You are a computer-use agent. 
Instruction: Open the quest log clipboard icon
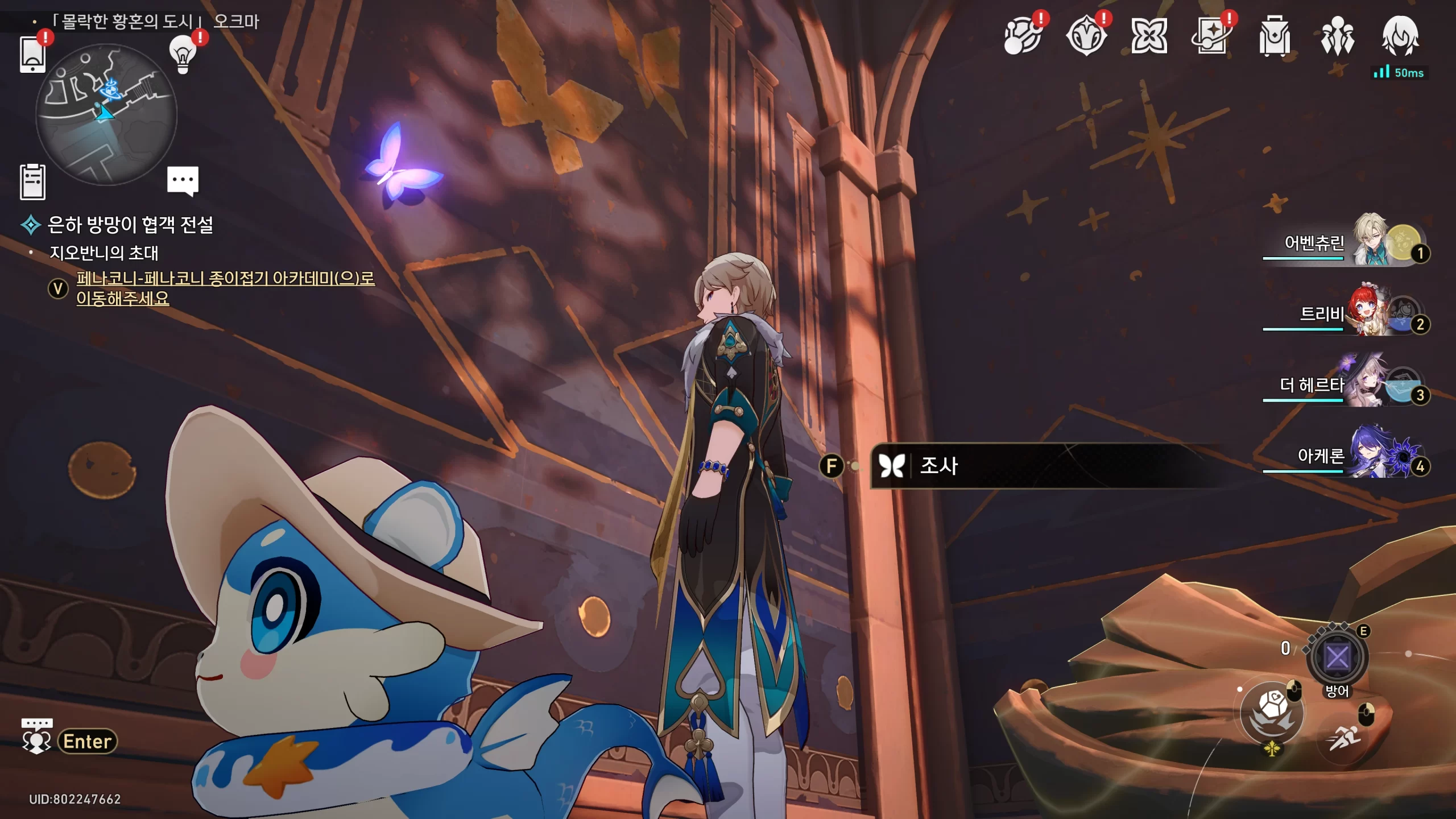(32, 182)
